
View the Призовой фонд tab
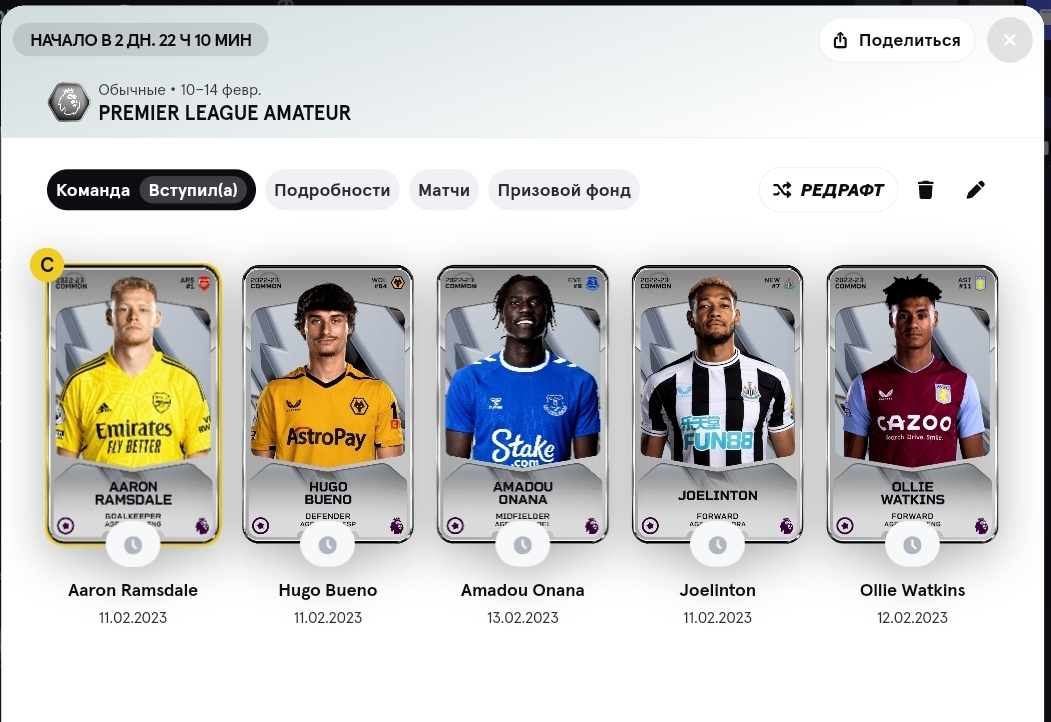pos(564,190)
